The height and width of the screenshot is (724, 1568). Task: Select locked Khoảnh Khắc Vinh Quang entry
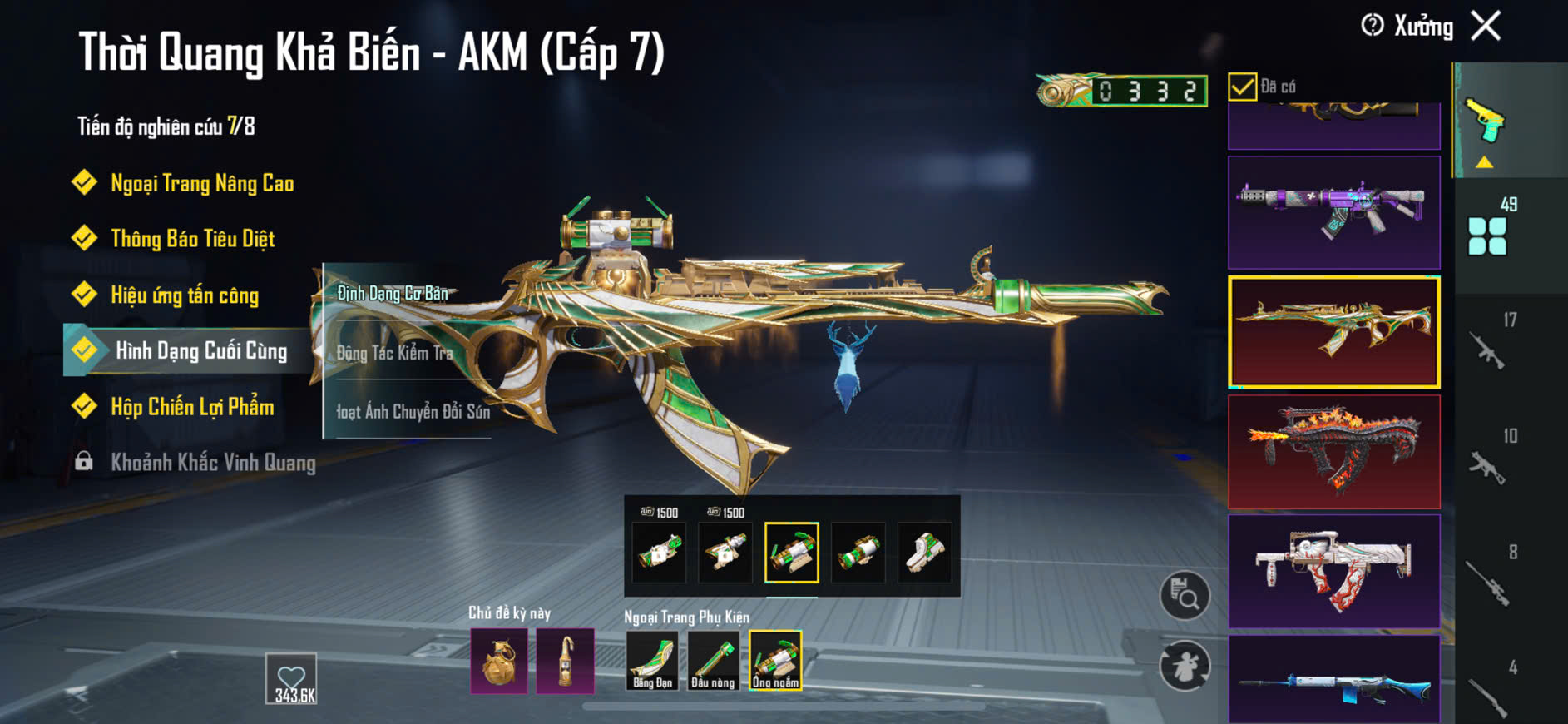[x=212, y=463]
